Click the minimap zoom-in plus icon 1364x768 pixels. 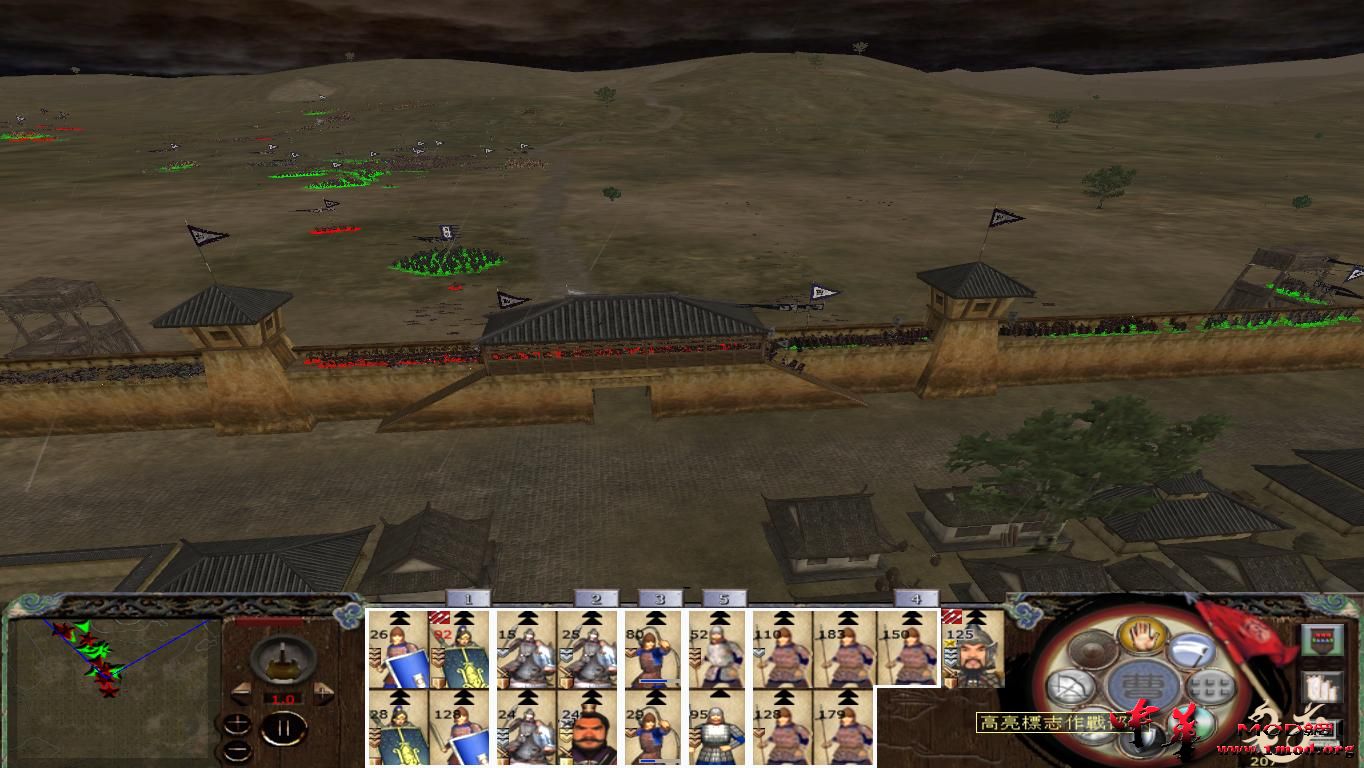[x=237, y=723]
